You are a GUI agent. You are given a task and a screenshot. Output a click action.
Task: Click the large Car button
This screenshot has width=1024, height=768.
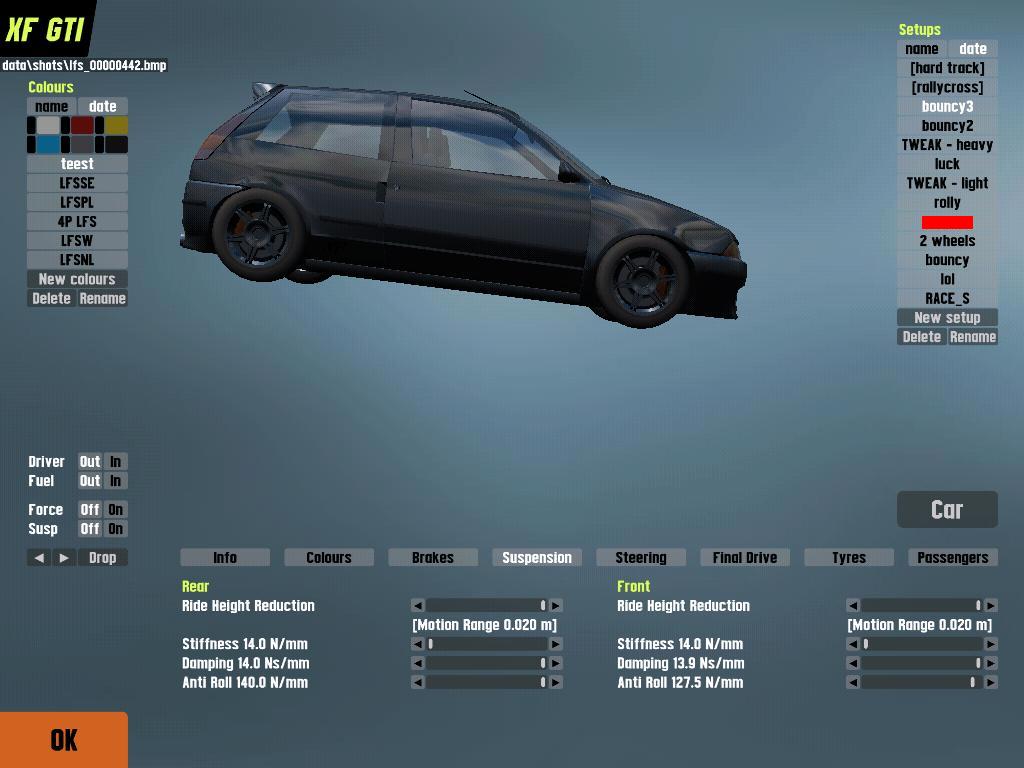tap(947, 510)
